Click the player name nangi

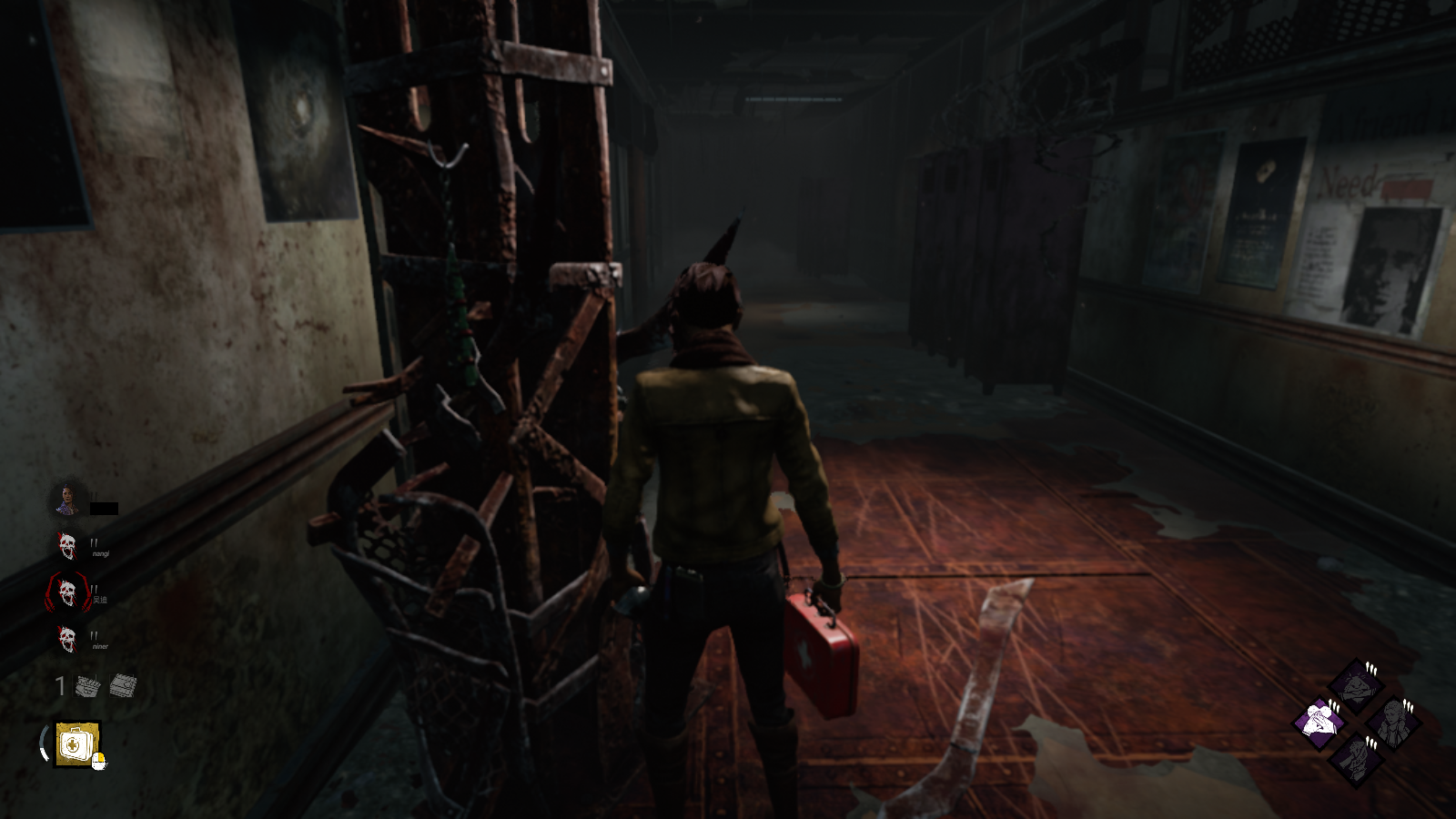tap(101, 553)
